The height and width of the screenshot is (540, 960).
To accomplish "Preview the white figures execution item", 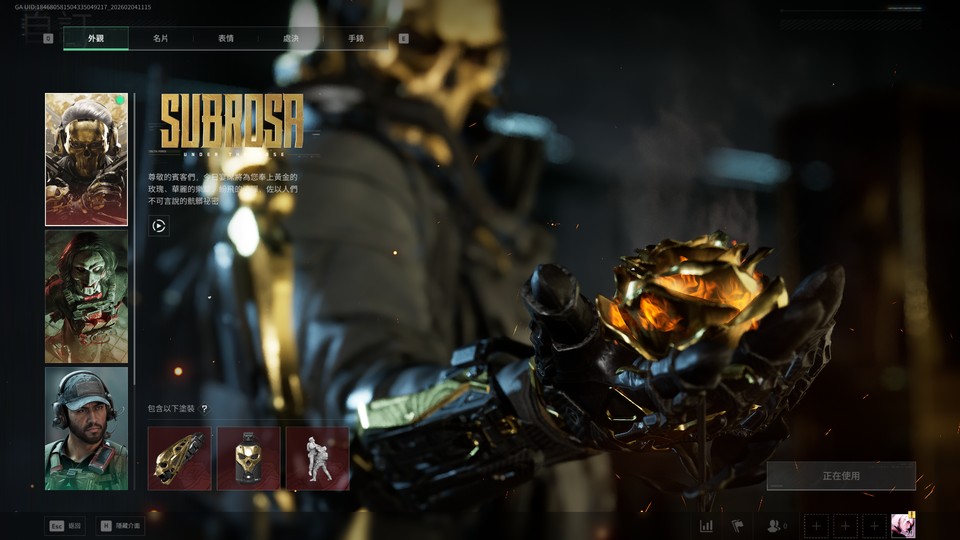I will coord(317,458).
